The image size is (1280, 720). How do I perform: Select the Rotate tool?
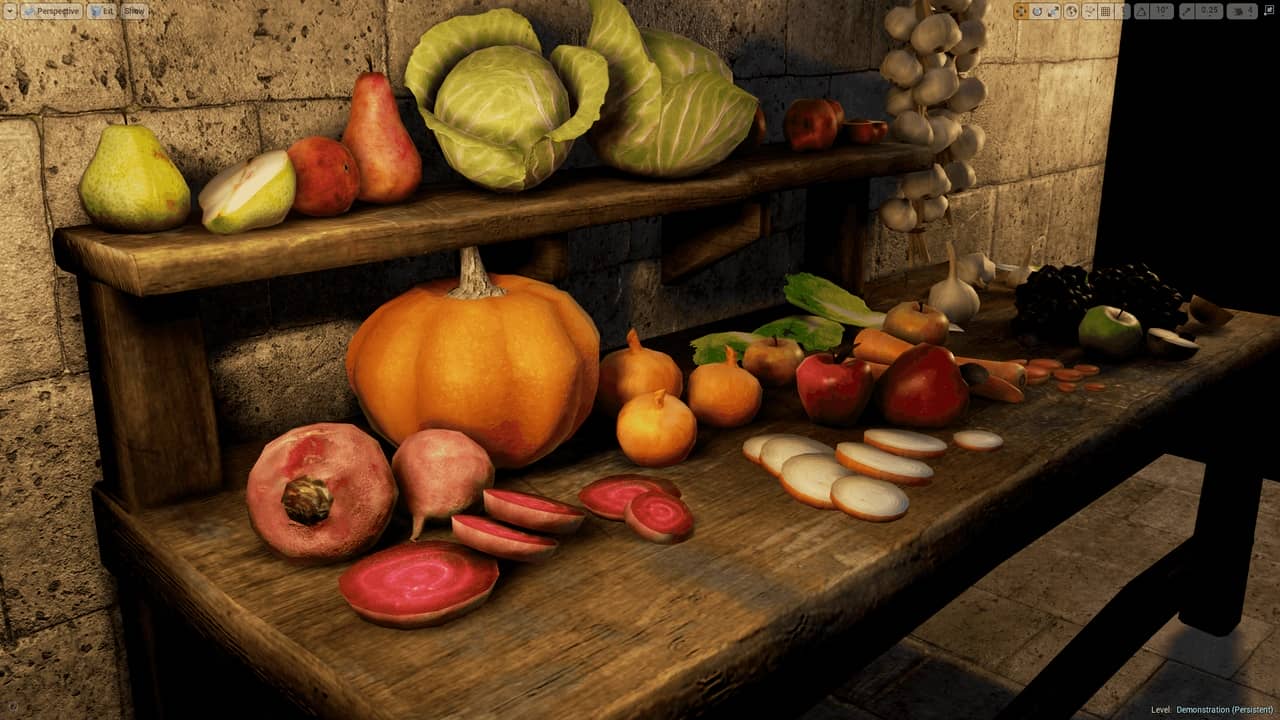1037,10
